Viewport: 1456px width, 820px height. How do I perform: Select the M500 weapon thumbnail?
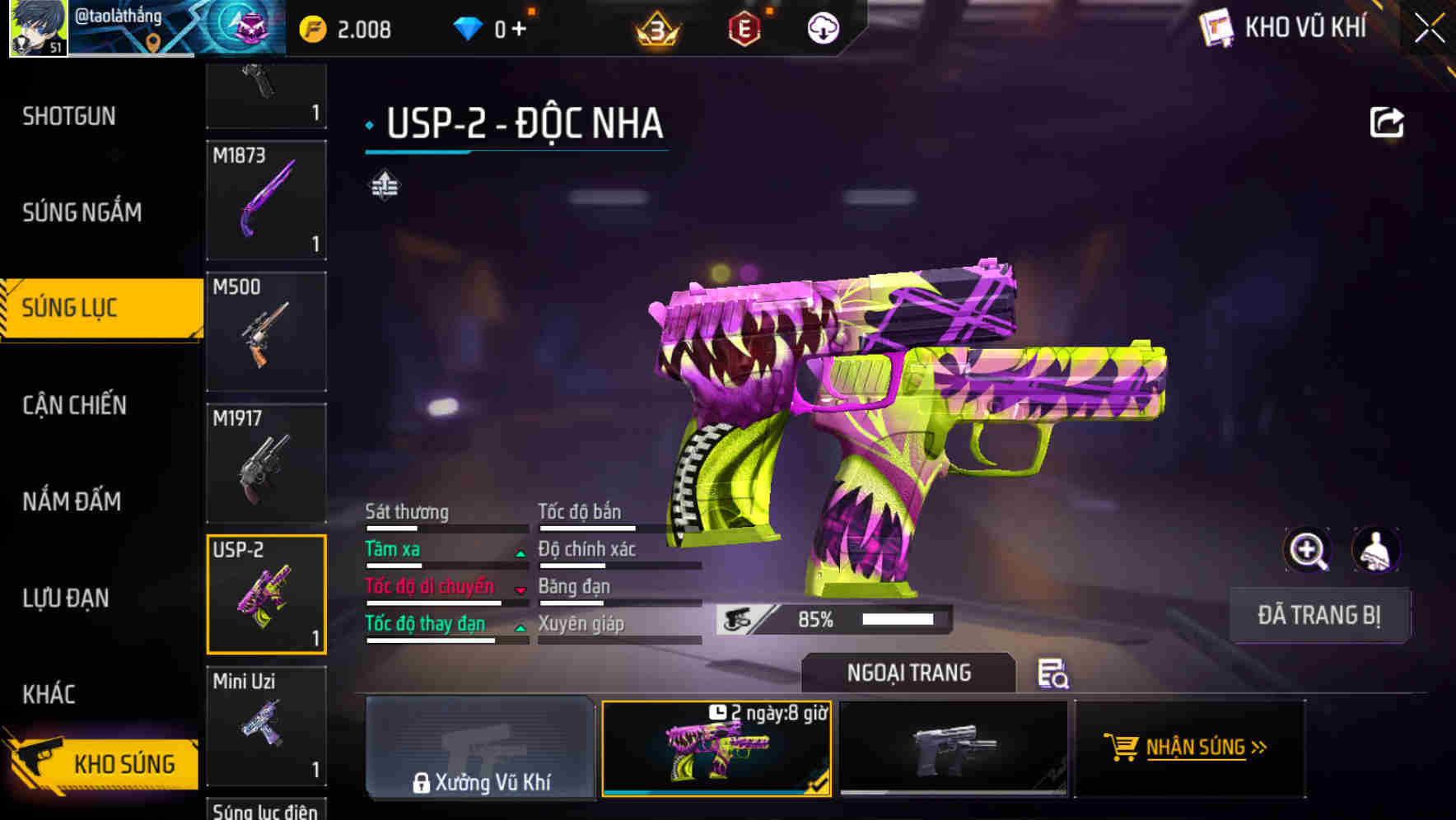[266, 330]
